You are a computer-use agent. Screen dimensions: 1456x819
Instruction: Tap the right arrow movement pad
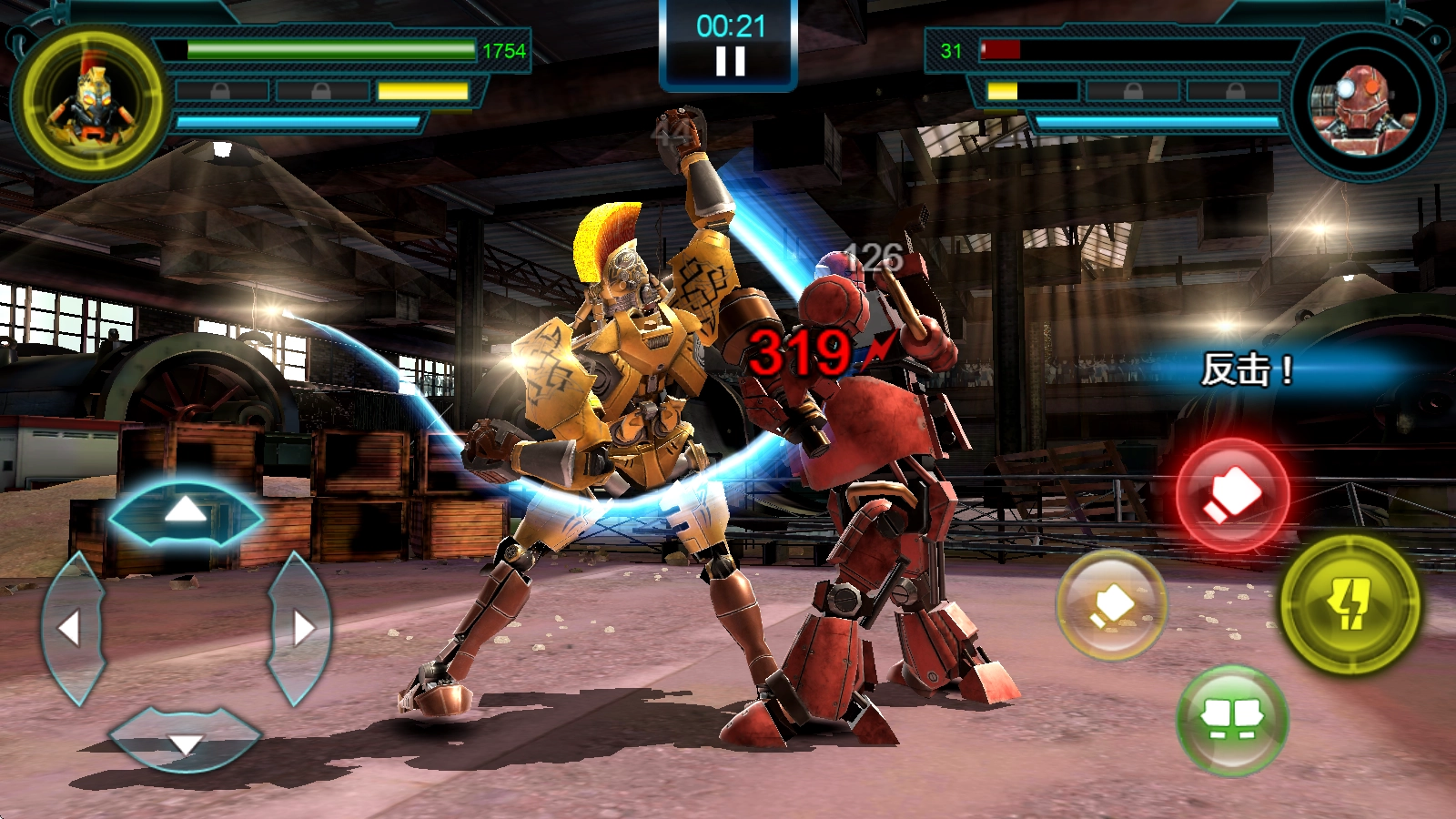click(x=300, y=627)
